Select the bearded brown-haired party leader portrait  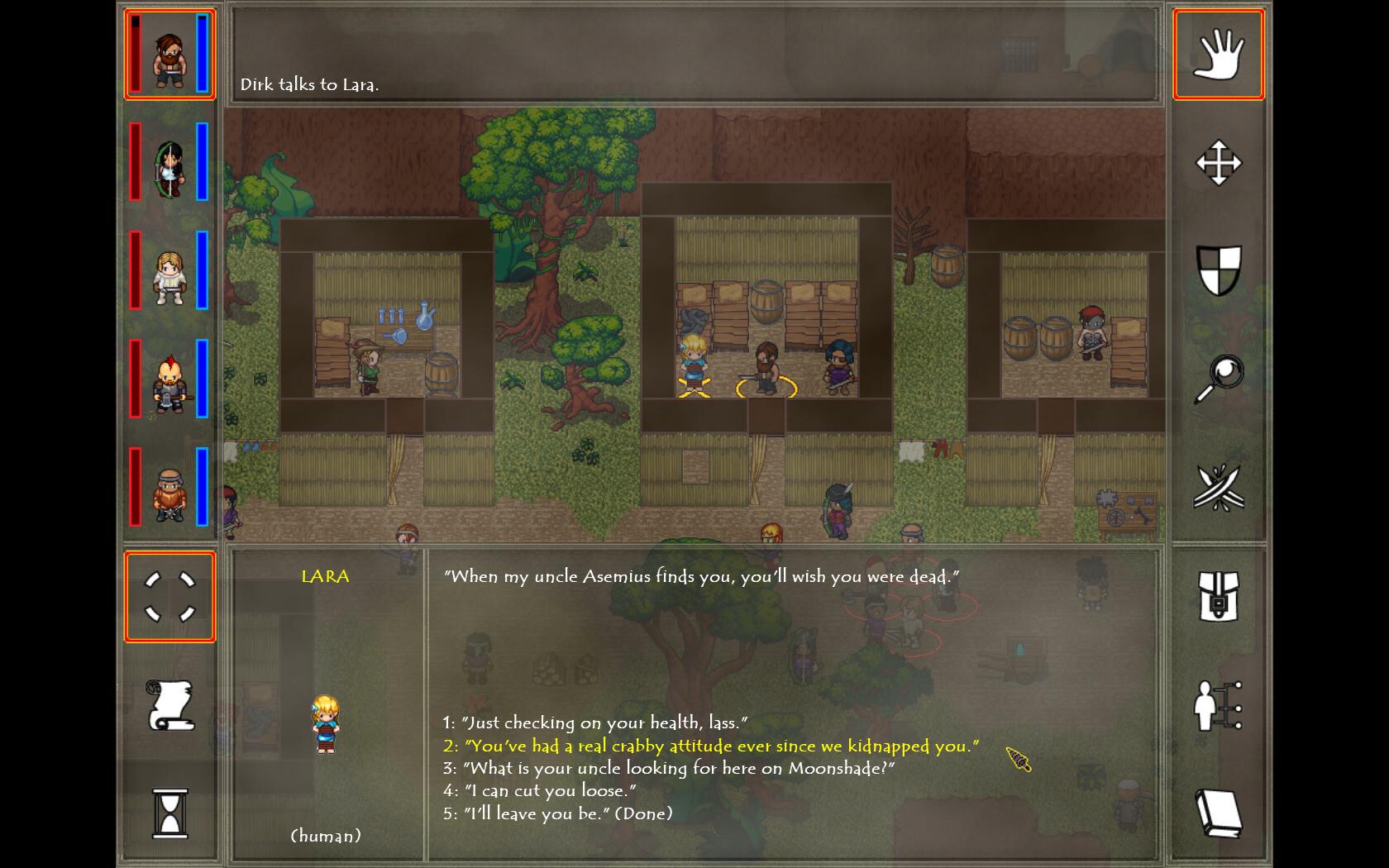click(x=169, y=55)
